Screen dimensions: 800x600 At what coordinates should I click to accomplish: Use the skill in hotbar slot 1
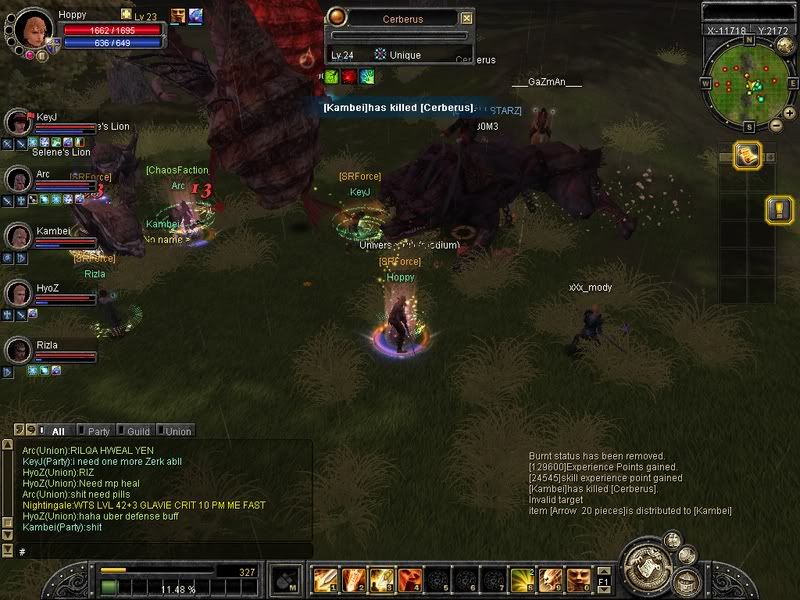point(325,579)
